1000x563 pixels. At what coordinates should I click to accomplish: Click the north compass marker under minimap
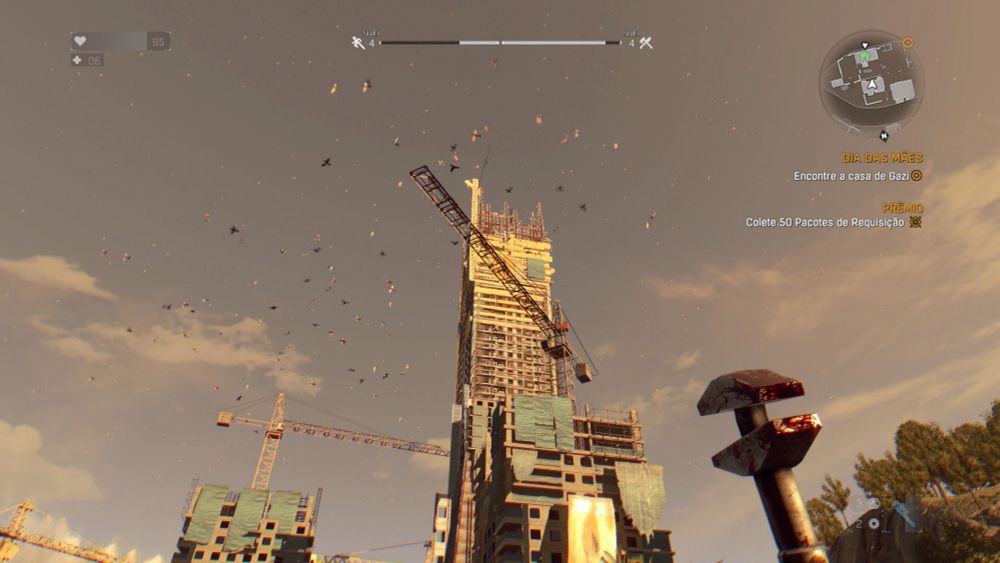[x=884, y=136]
